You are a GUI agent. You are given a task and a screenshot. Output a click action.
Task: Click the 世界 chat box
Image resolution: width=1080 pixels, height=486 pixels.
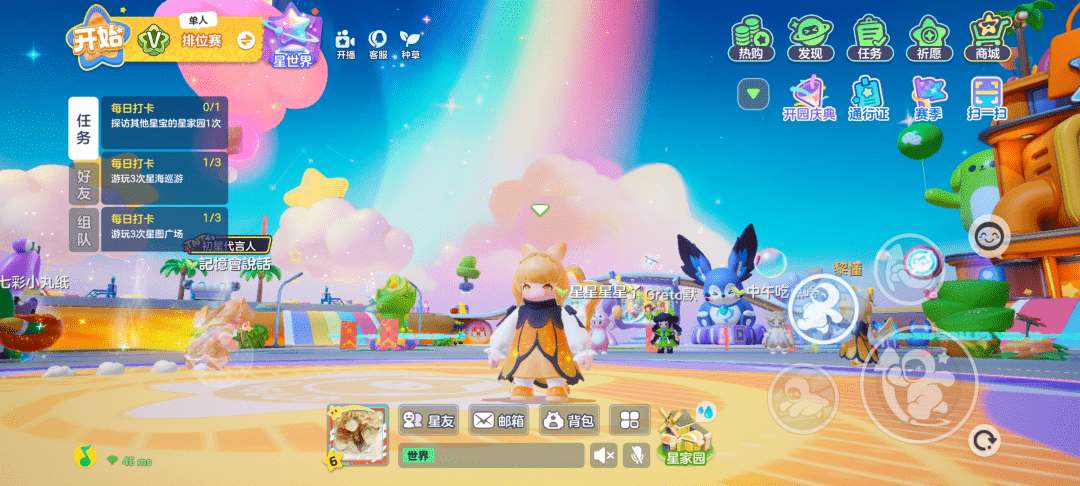(491, 456)
